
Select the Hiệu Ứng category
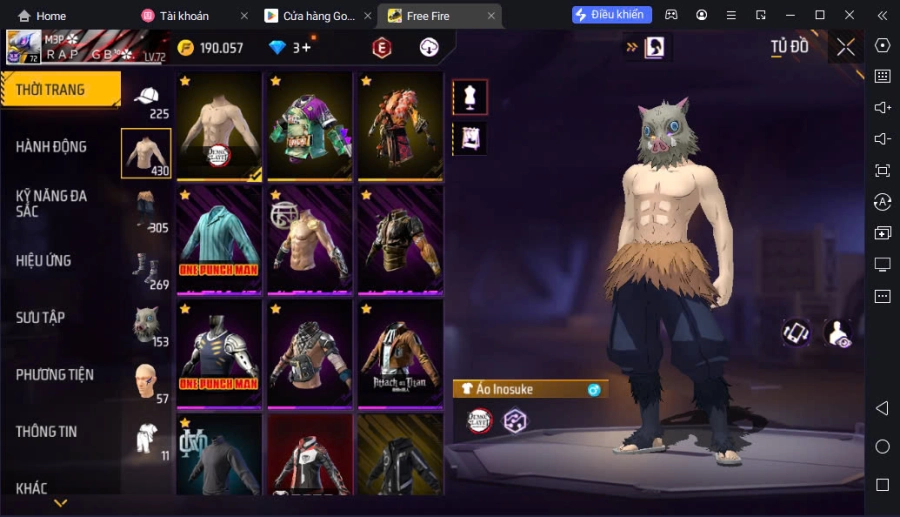pos(44,261)
